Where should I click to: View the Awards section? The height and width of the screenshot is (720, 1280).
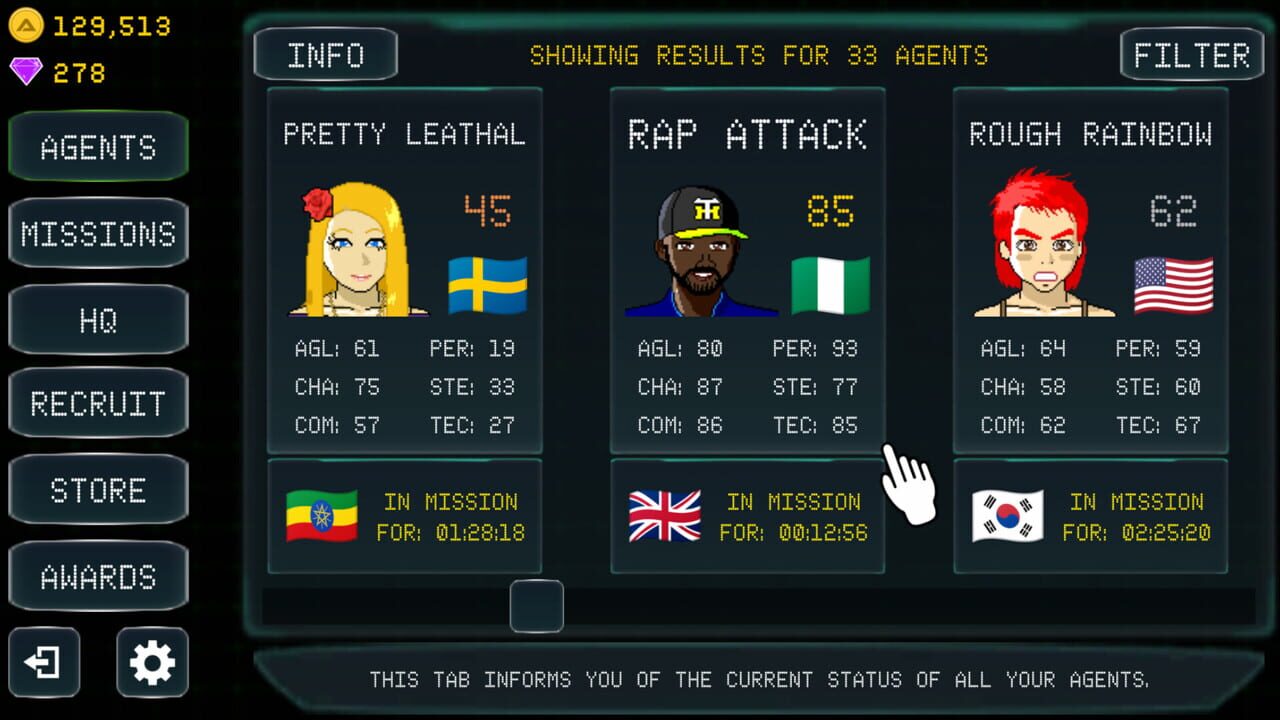(98, 576)
